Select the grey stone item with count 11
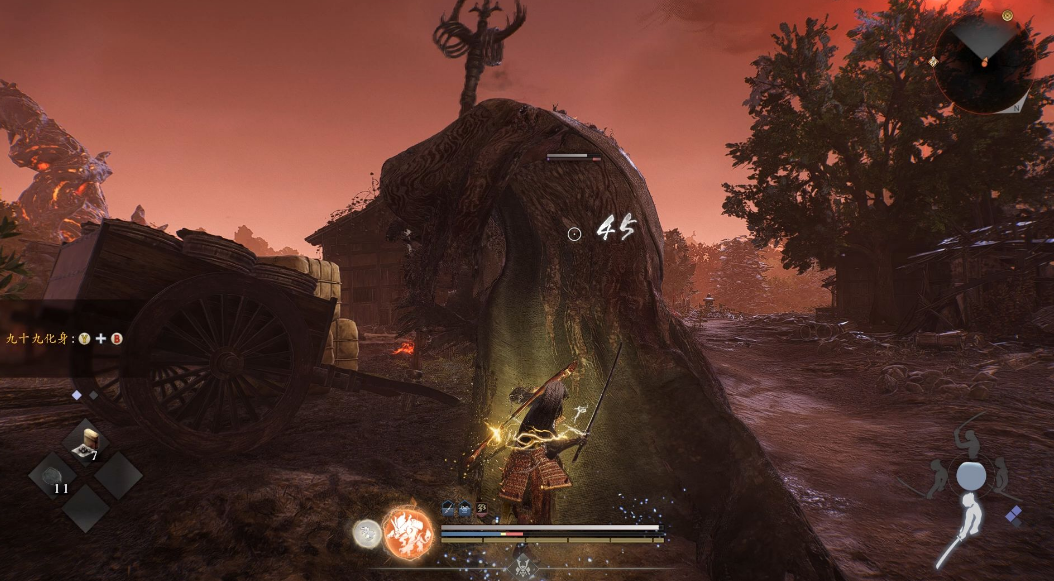This screenshot has height=581, width=1054. tap(54, 475)
